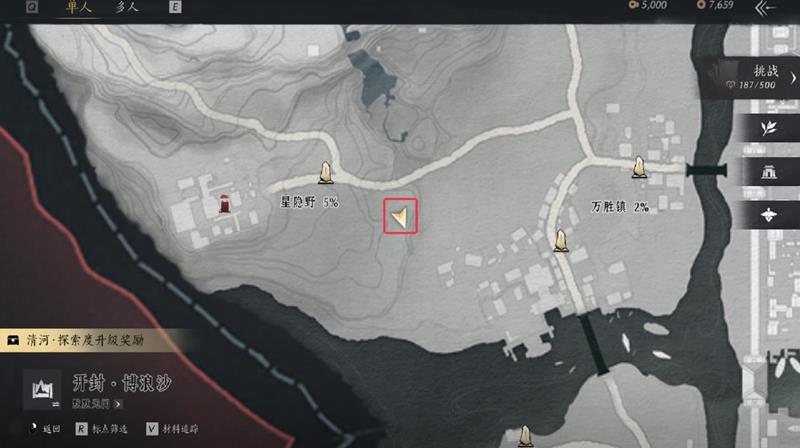Switch to the 单人 tab
Screen dimensions: 800x448
pos(78,8)
